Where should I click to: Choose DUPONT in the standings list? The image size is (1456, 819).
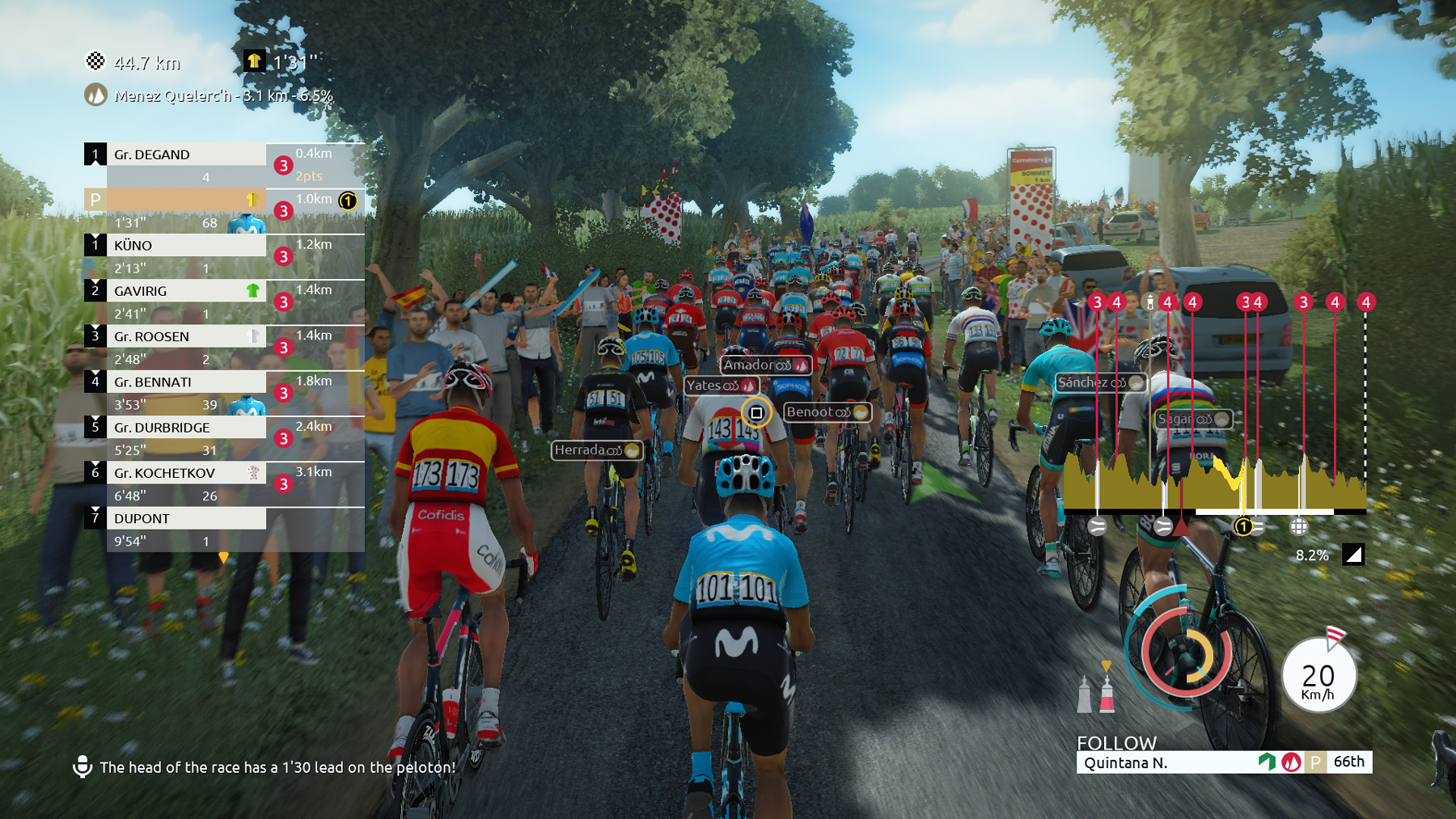pyautogui.click(x=186, y=518)
